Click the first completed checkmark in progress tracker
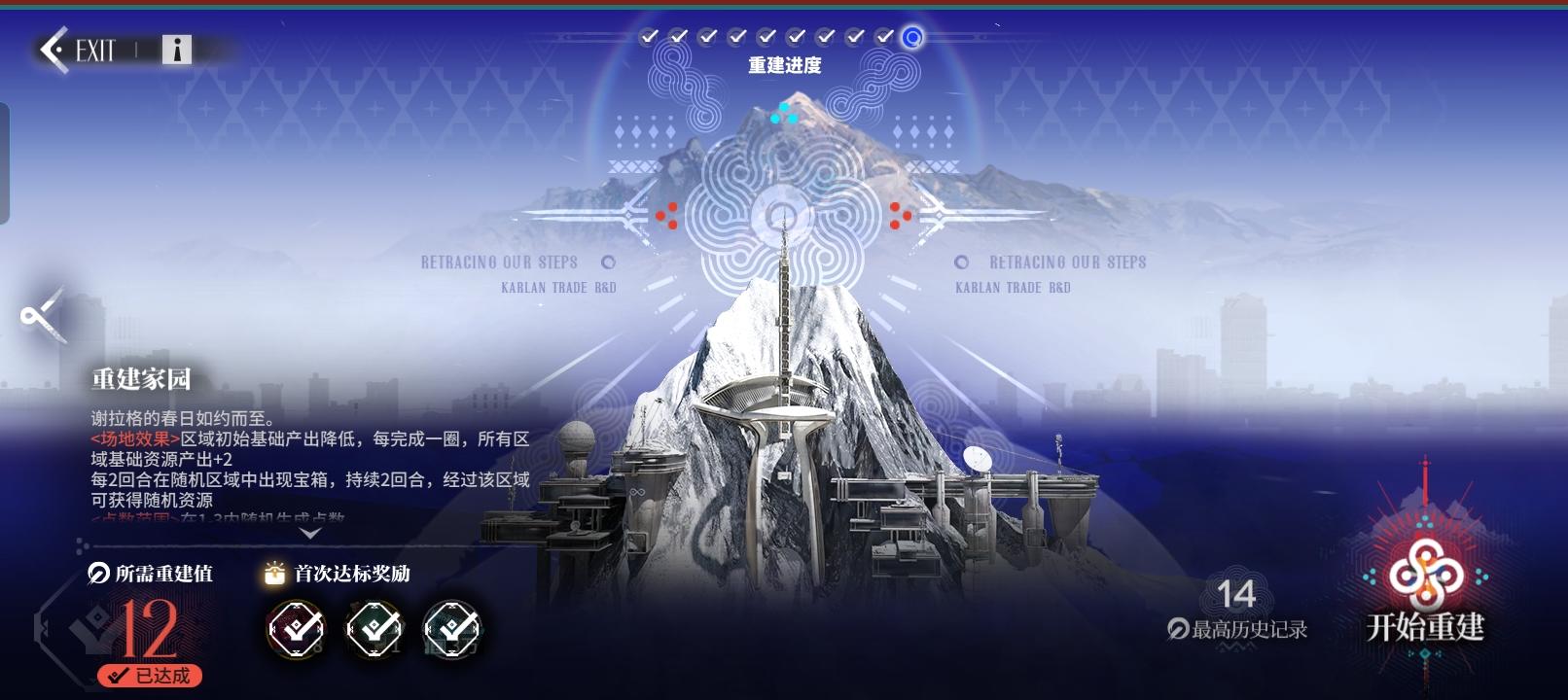Viewport: 1568px width, 700px height. 650,37
